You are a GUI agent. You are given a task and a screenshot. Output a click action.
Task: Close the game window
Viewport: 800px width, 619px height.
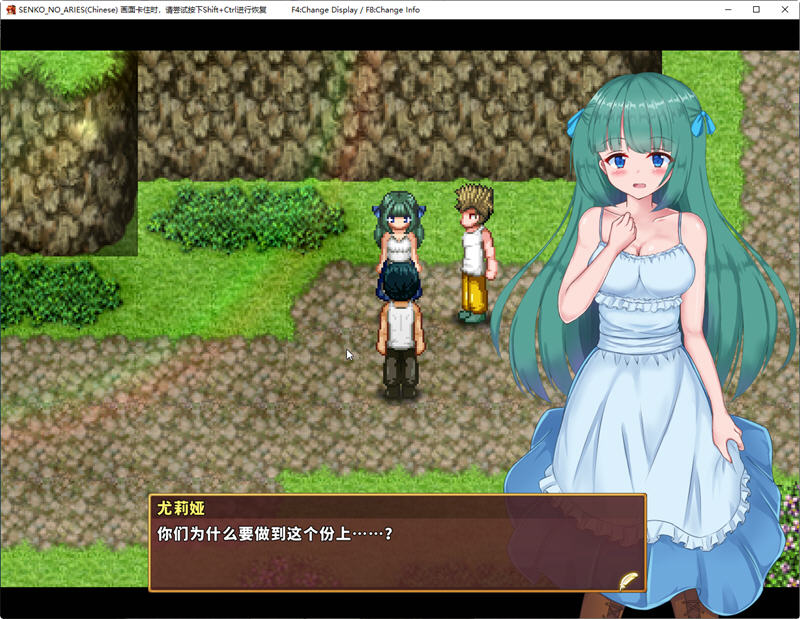coord(782,10)
